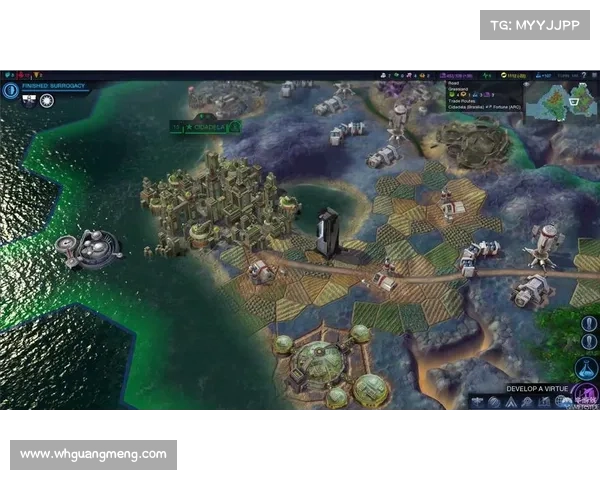
Task: Click the round white starburst icon under Finished Surrogacy
Action: tap(46, 101)
